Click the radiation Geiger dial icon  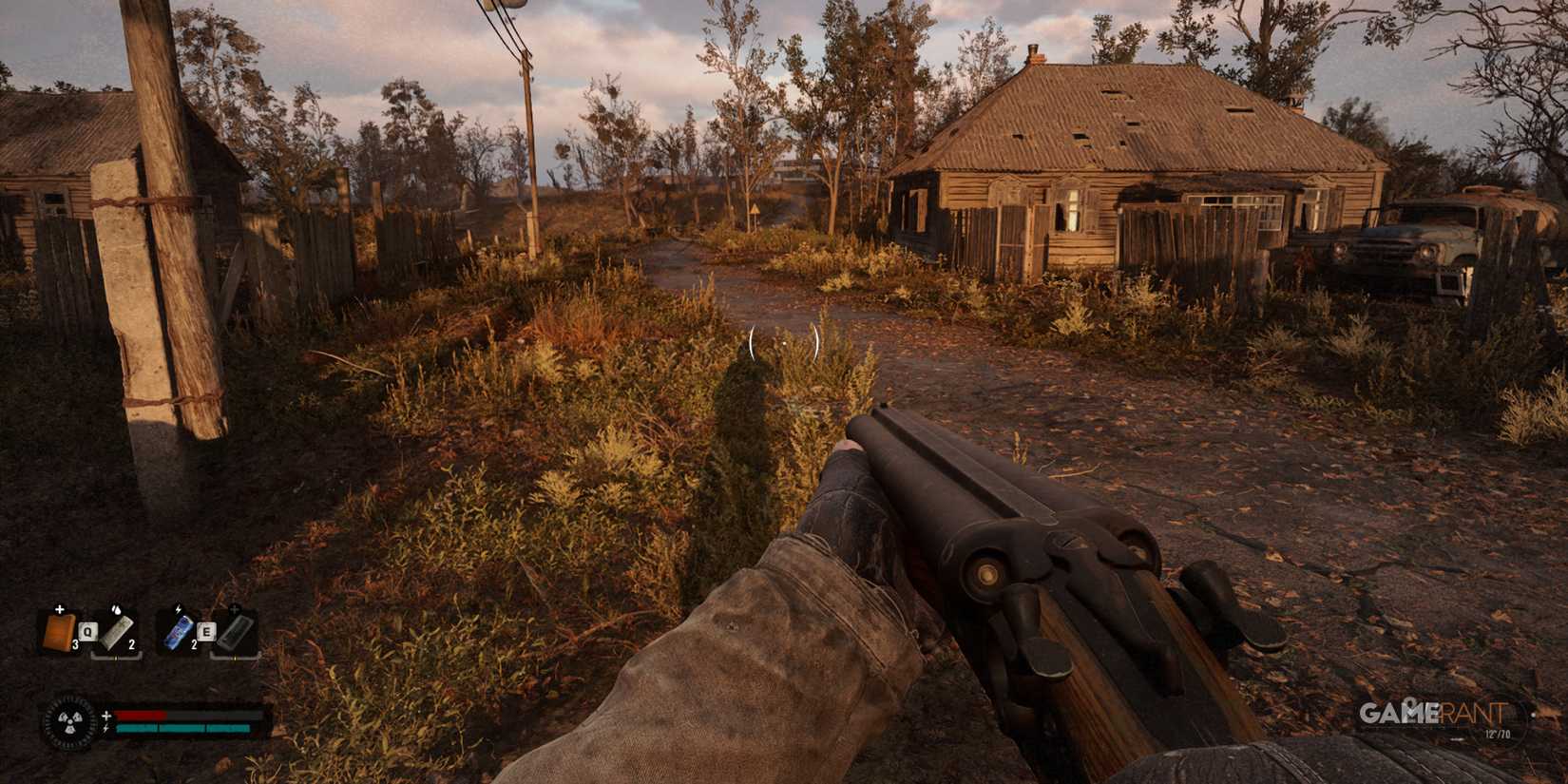click(x=70, y=719)
